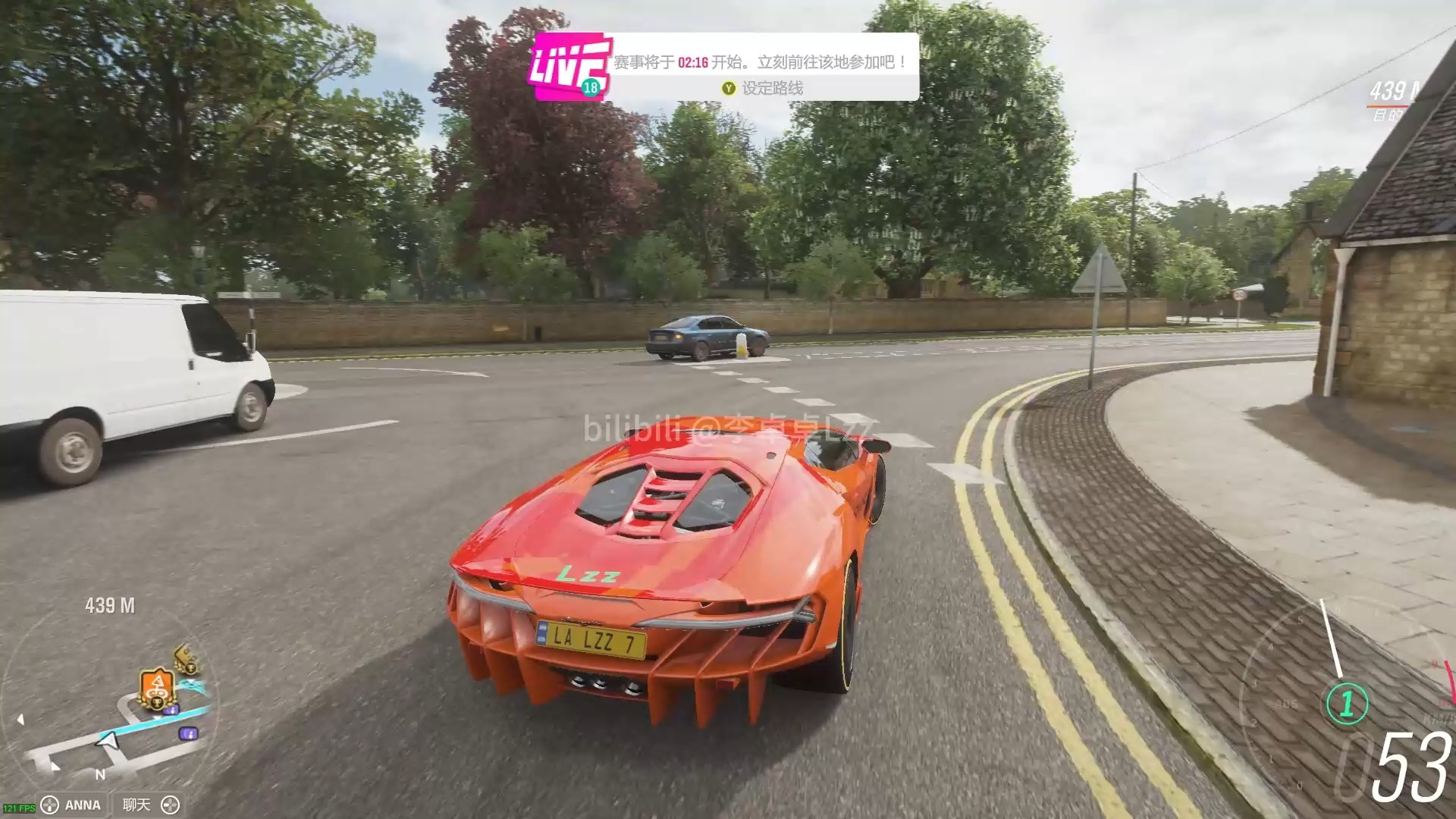1456x819 pixels.
Task: Open the ANNA assistant panel
Action: pos(73,805)
